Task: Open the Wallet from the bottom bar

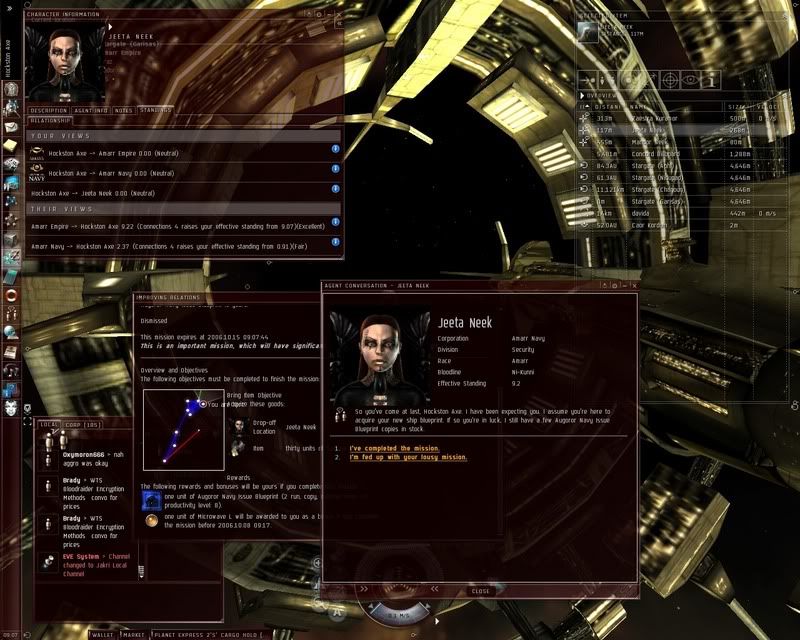Action: (x=103, y=634)
